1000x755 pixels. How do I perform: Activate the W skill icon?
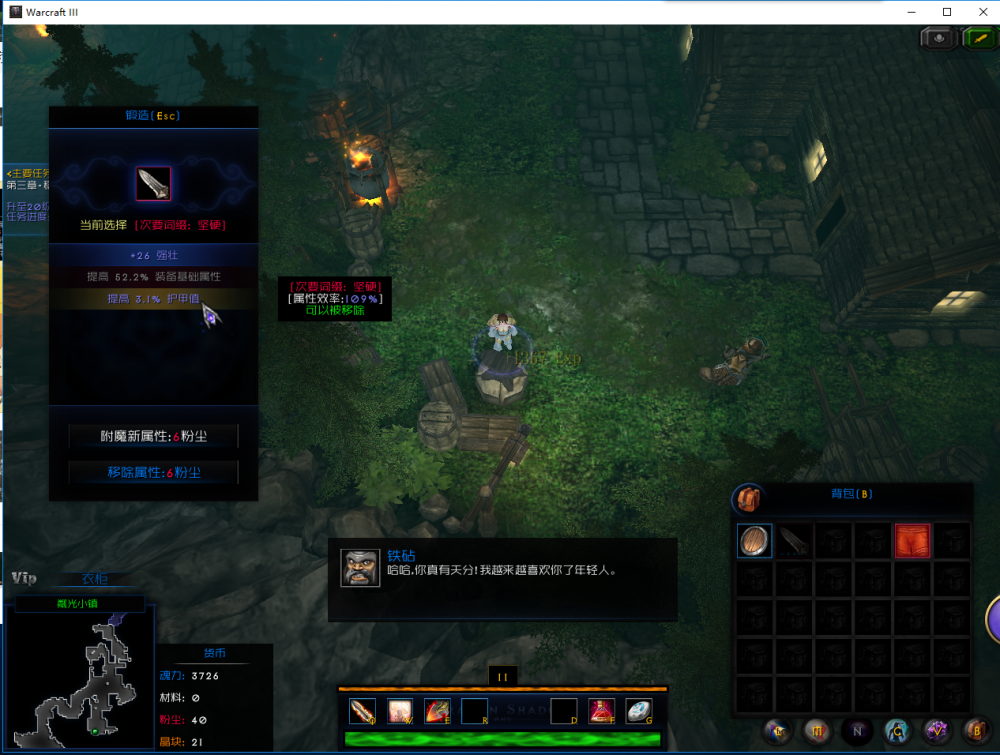(400, 711)
